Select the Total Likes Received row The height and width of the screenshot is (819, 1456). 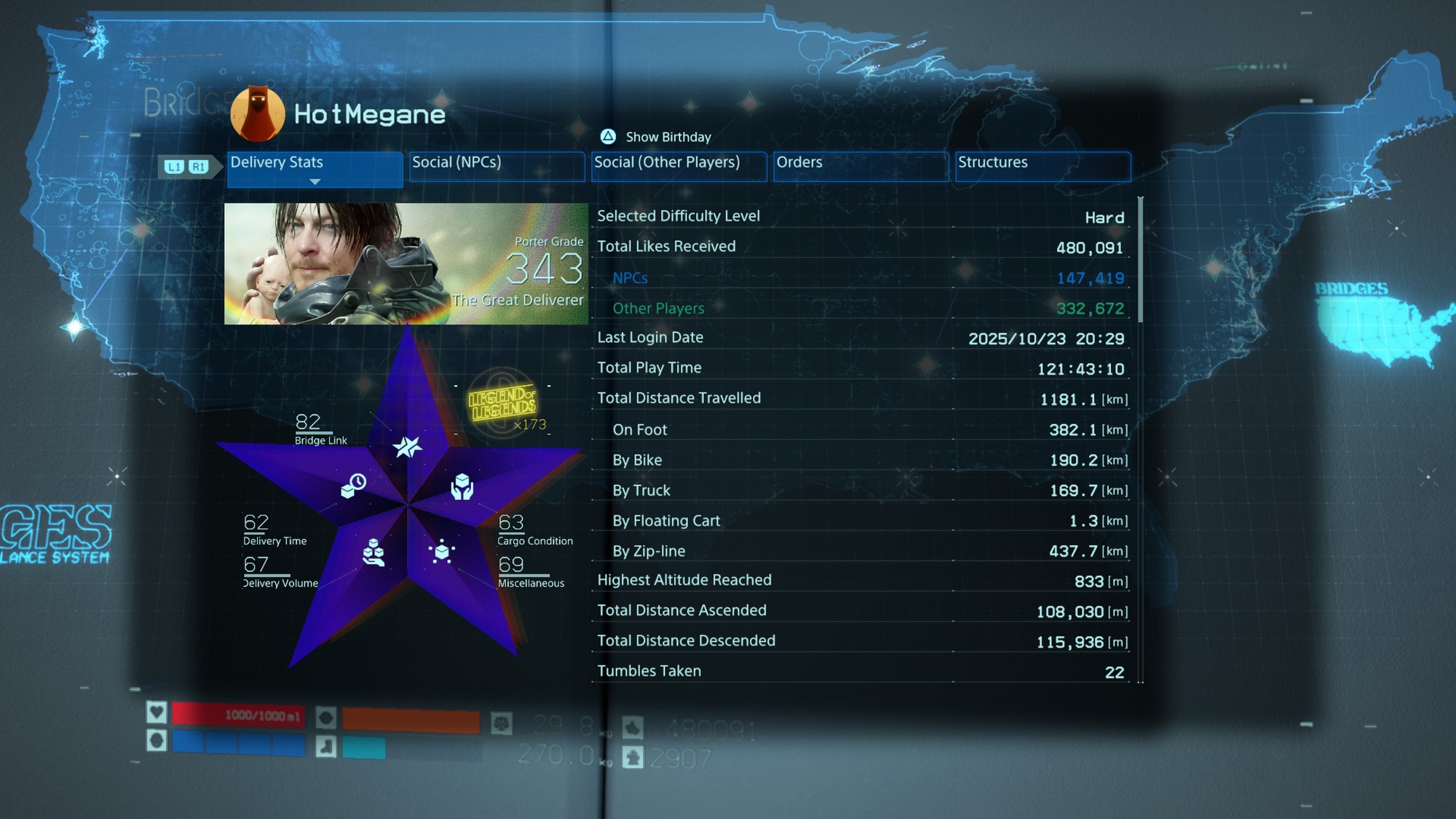(x=860, y=247)
